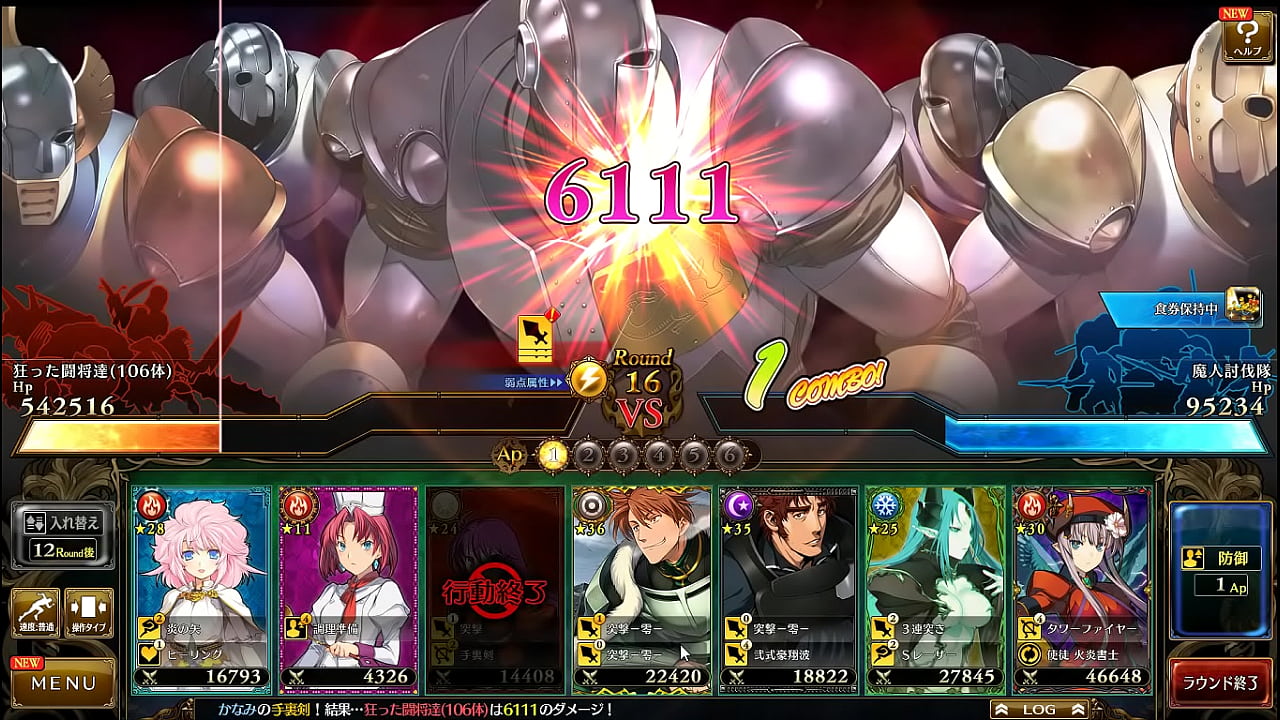Open the help (ヘルプ) button
This screenshot has width=1280, height=720.
click(1246, 38)
